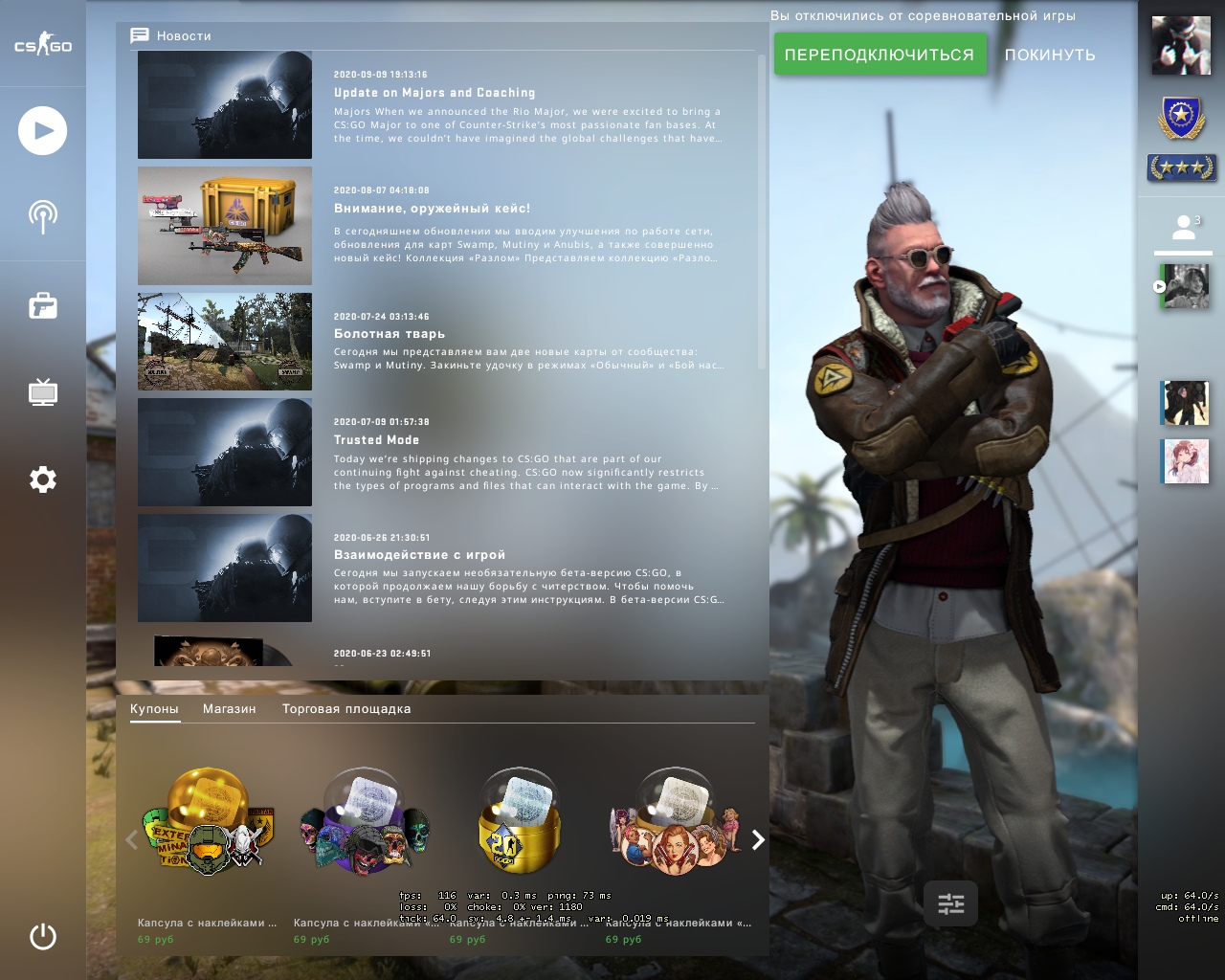Read the Update on Majors and Coaching news
The height and width of the screenshot is (980, 1225).
point(434,93)
